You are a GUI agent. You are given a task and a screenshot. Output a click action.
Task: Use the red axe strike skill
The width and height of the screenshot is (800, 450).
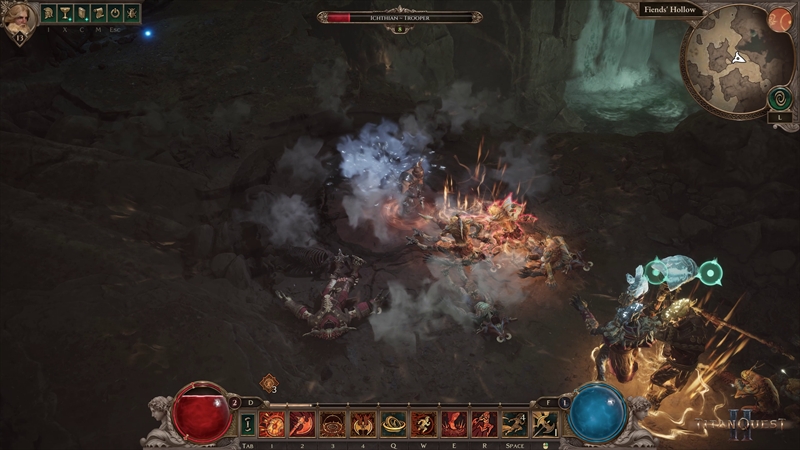(x=302, y=424)
